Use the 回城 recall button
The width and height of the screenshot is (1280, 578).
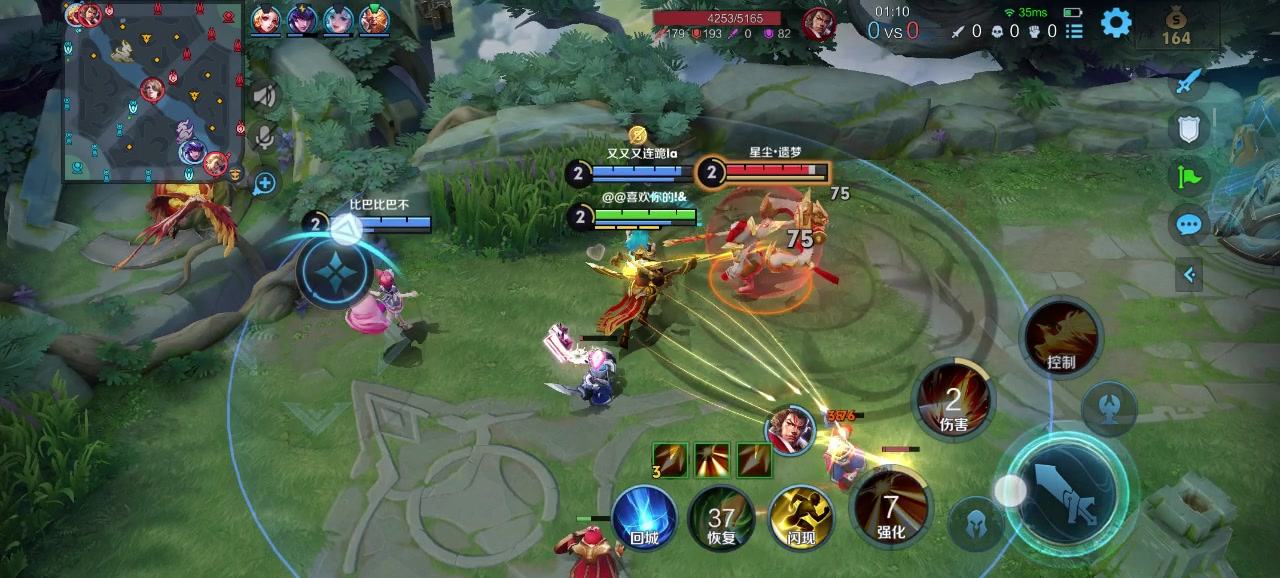pos(644,518)
